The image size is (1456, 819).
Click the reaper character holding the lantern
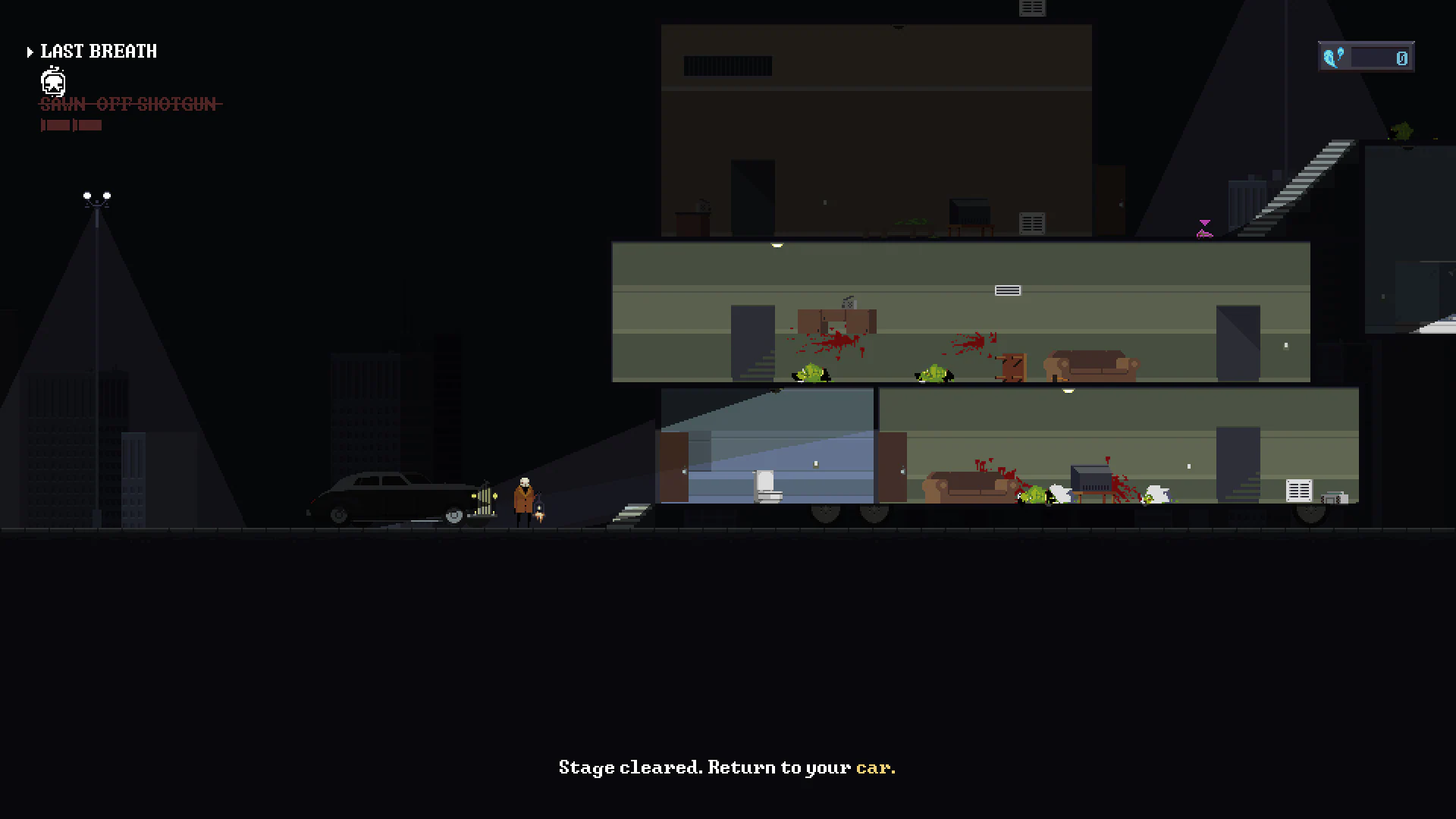click(x=523, y=497)
